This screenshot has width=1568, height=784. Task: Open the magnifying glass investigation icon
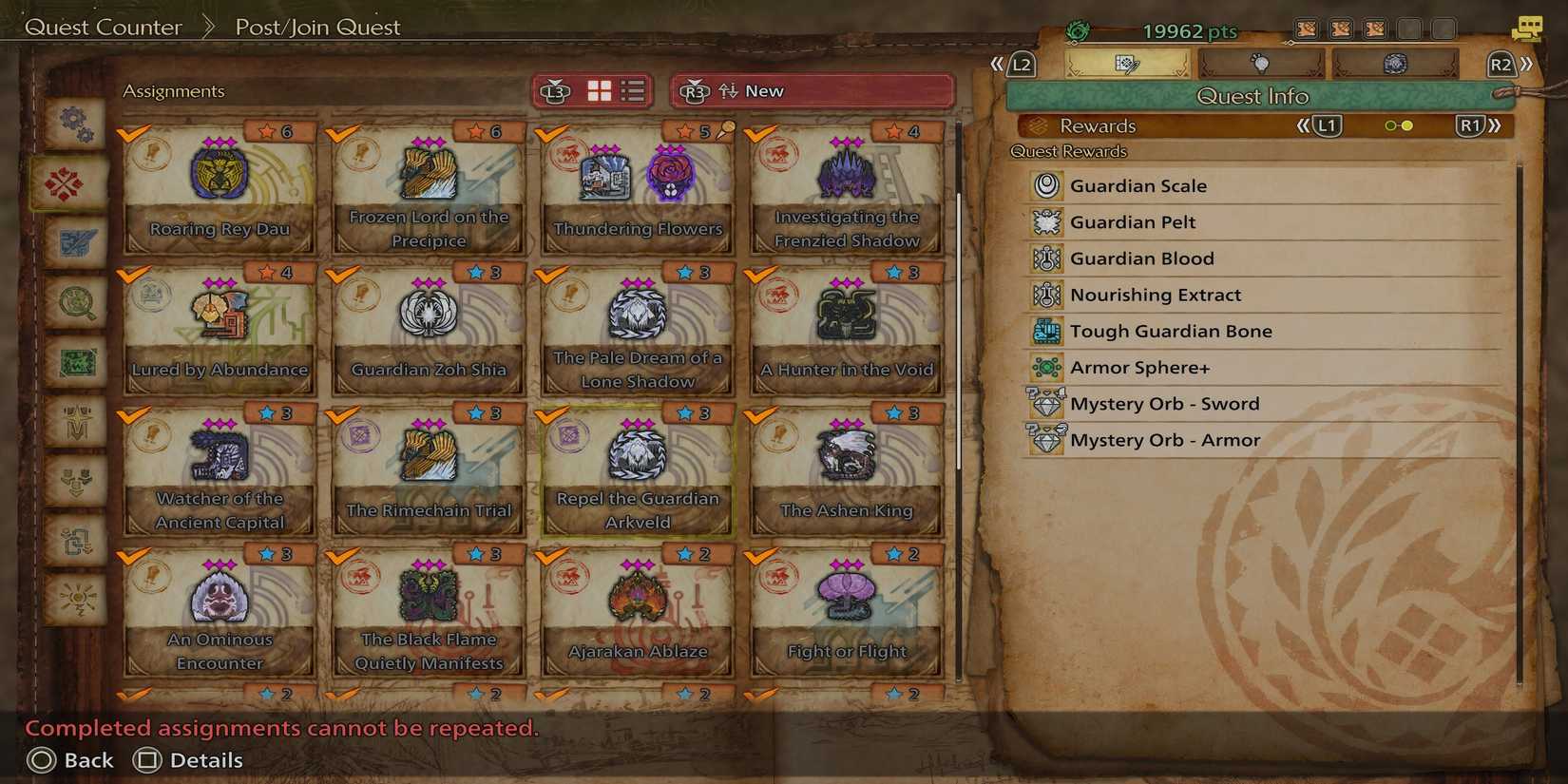coord(76,302)
